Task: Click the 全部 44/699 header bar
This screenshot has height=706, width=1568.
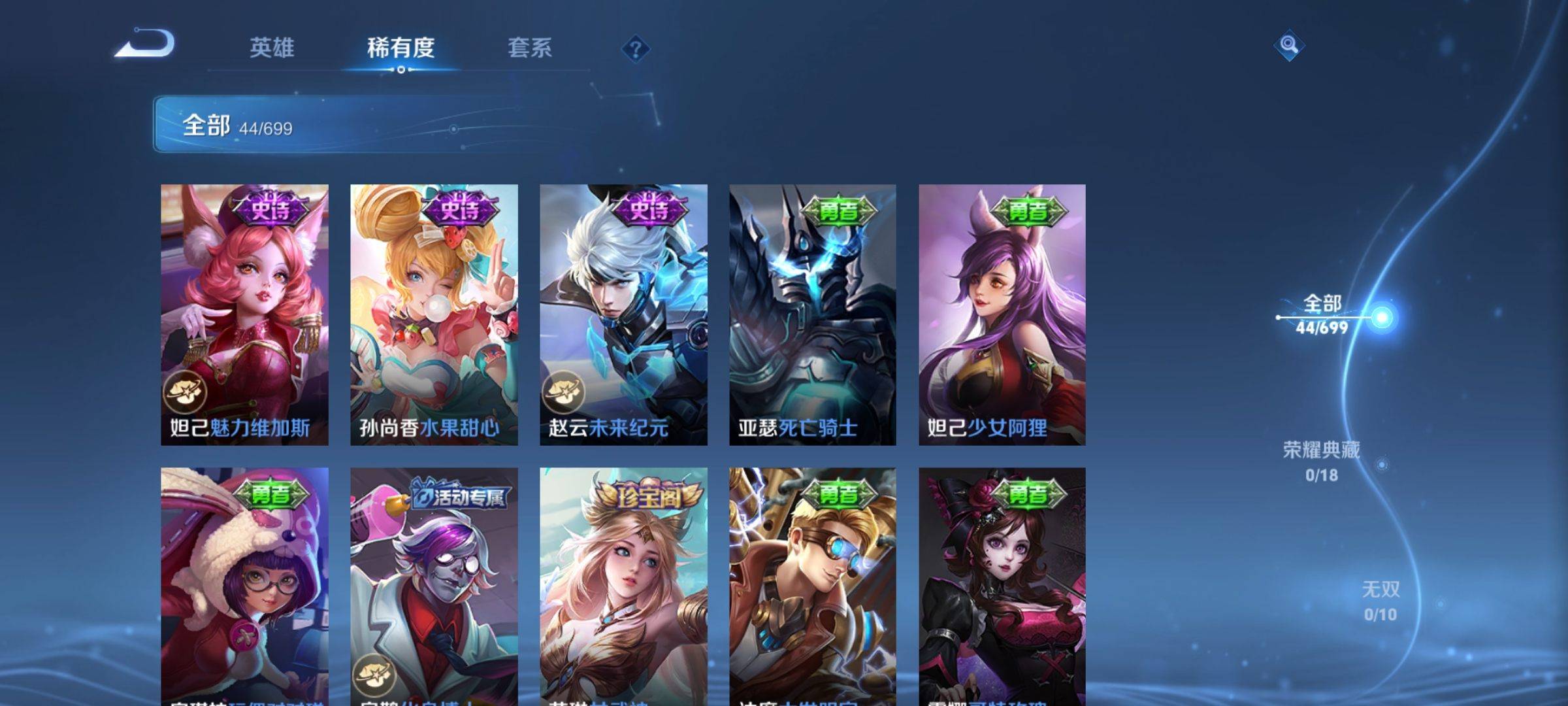Action: pyautogui.click(x=405, y=124)
